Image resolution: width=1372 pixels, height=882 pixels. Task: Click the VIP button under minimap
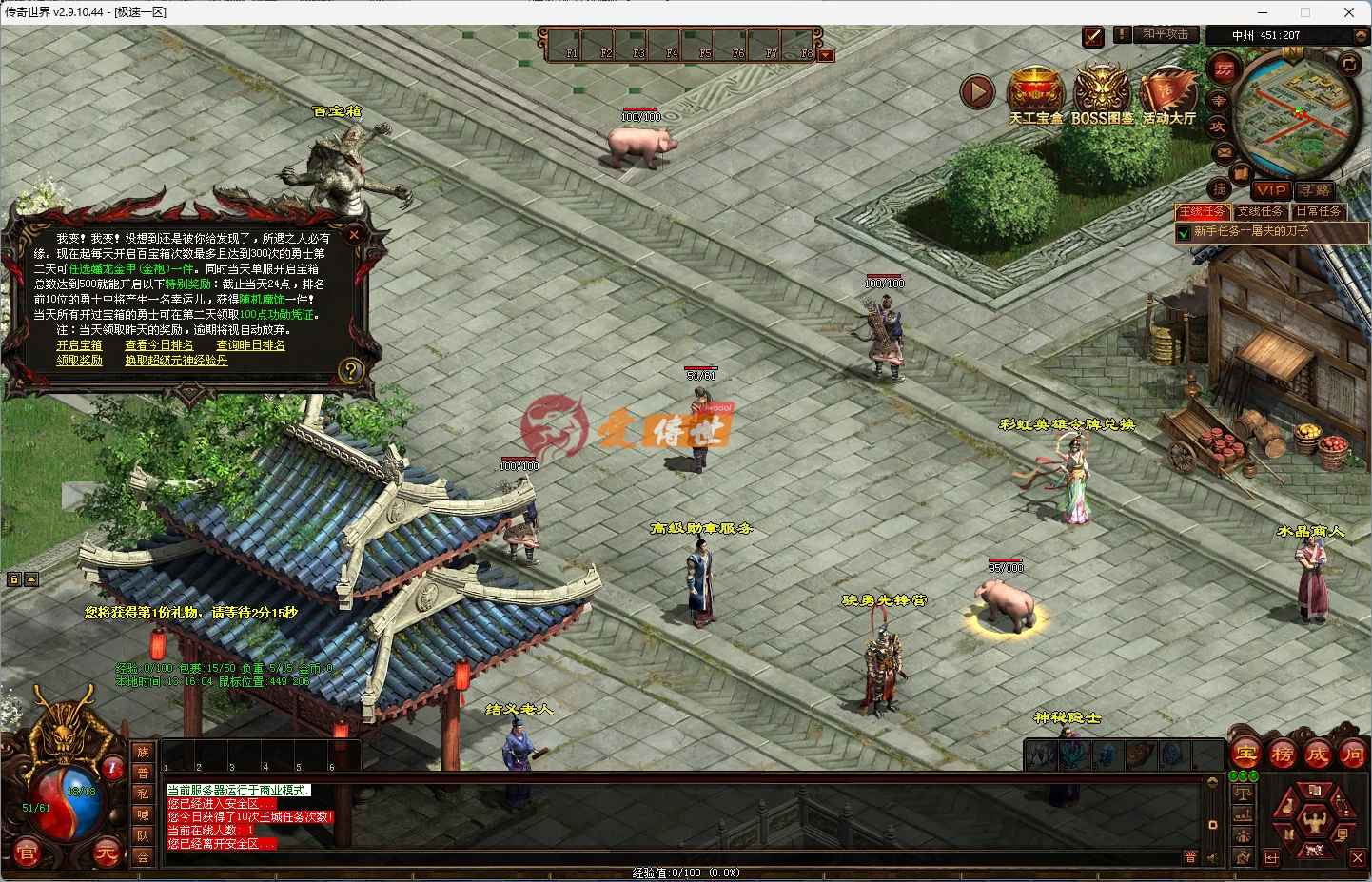[x=1273, y=190]
